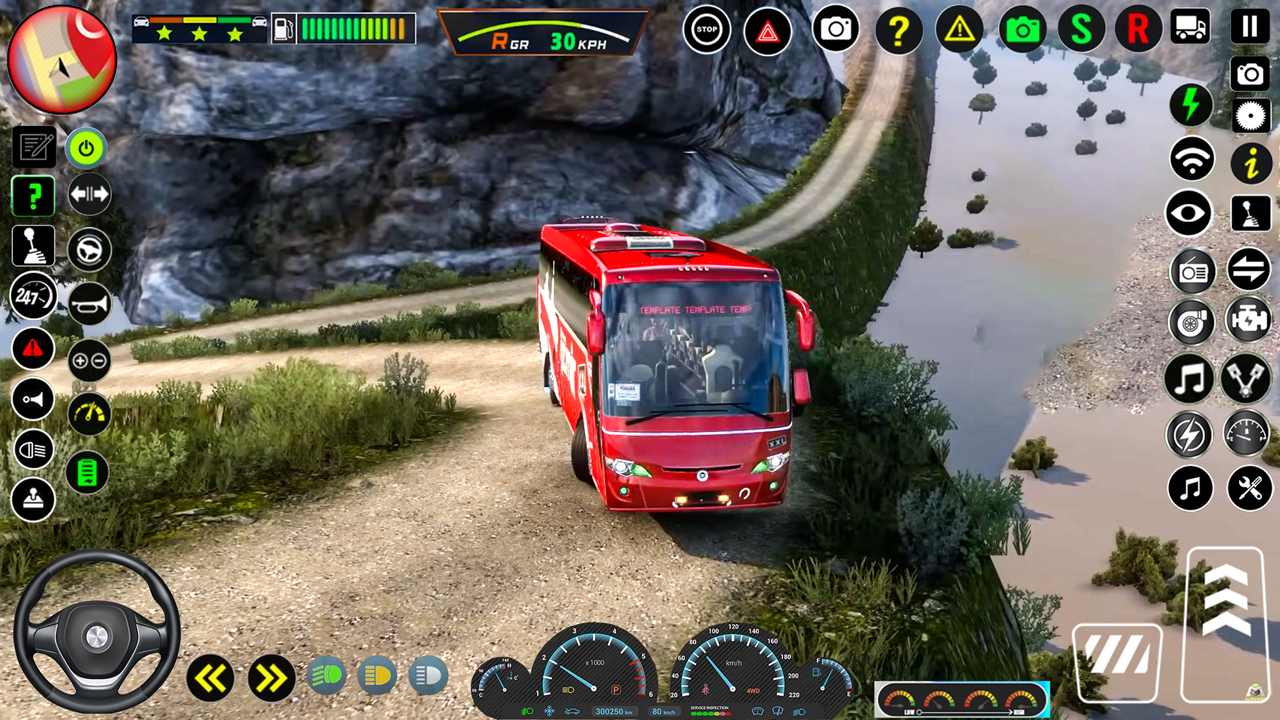The image size is (1280, 720).
Task: Tap the accelerator pedal with arrows
Action: (1224, 624)
